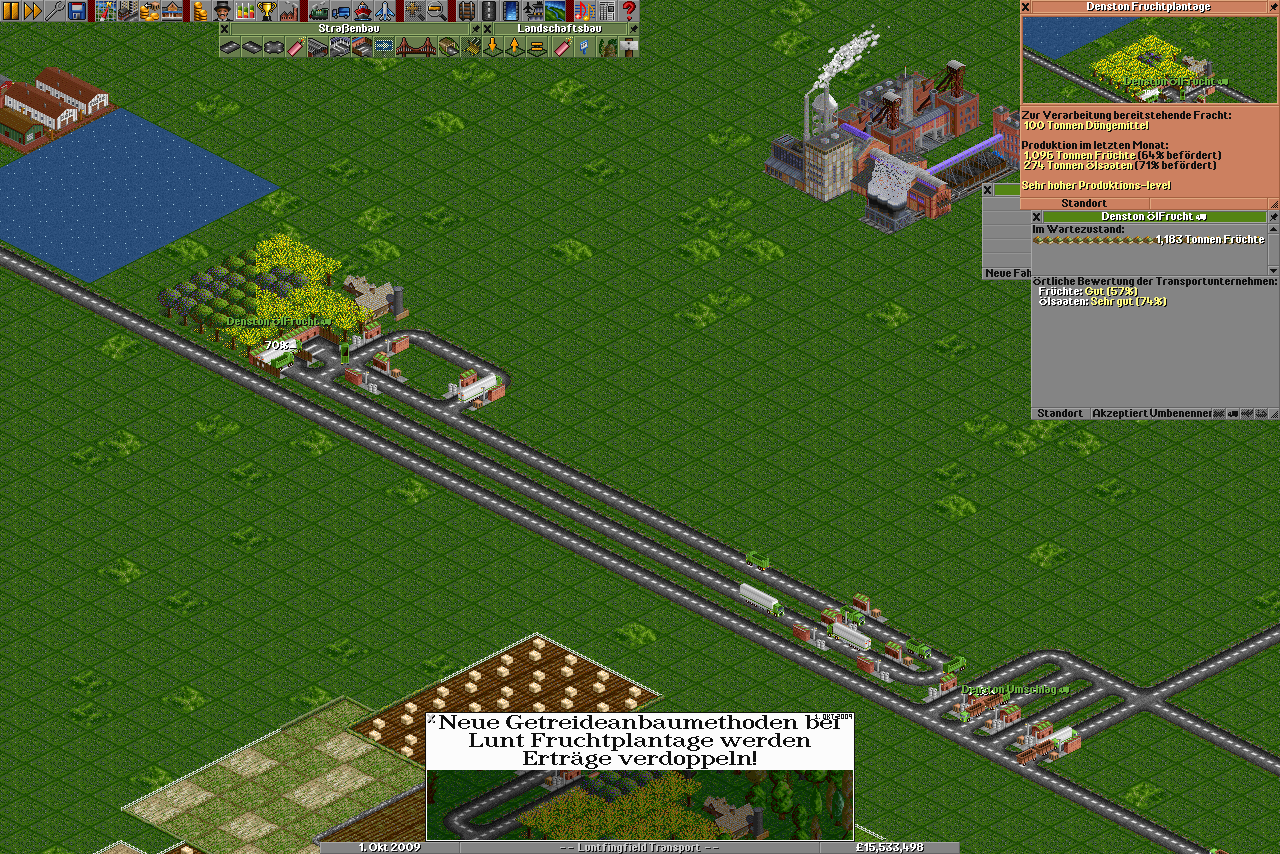Close the Straßenbau toolbar
Screen dimensions: 1280x854
click(225, 29)
